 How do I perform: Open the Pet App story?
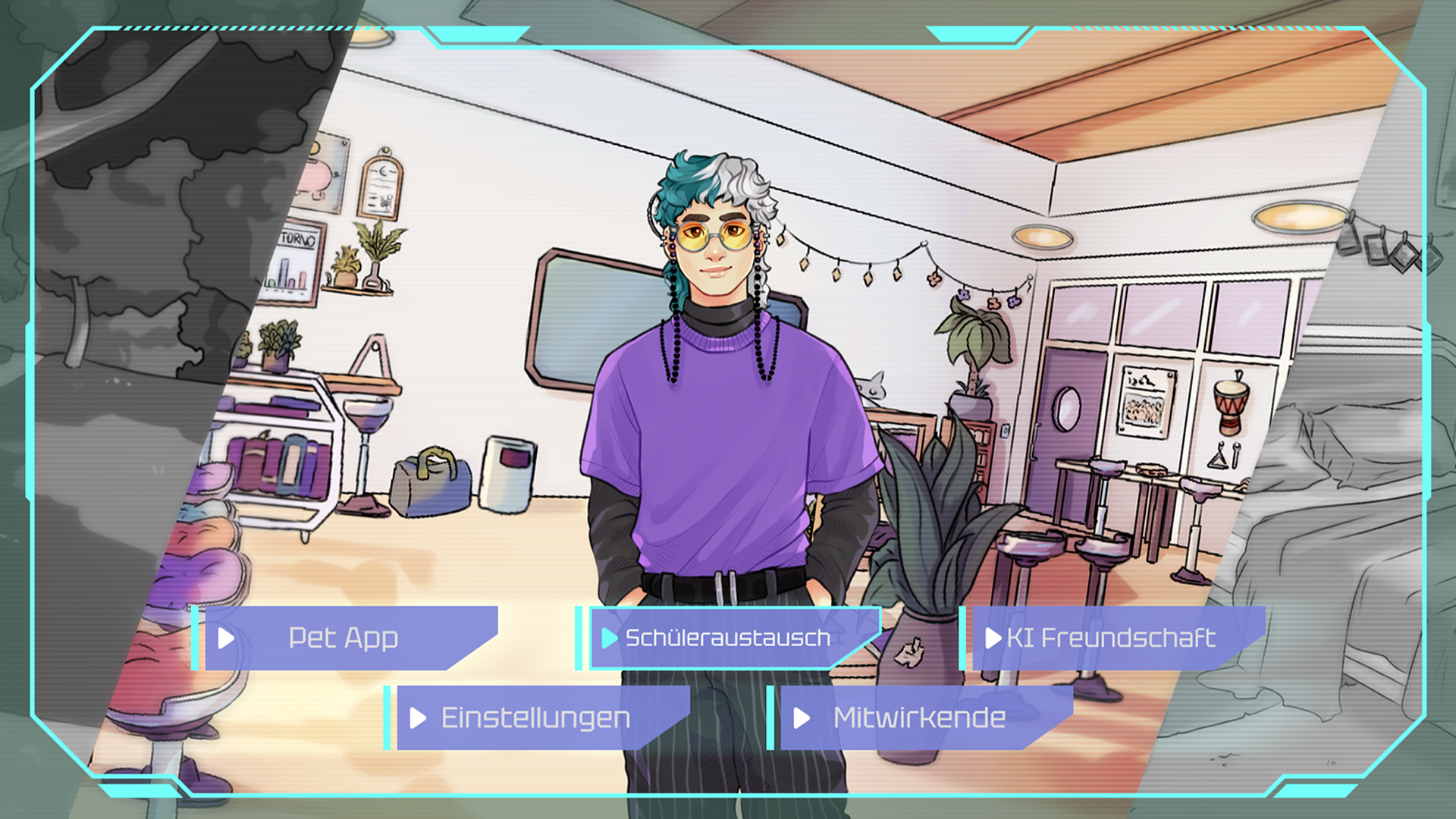[x=344, y=638]
